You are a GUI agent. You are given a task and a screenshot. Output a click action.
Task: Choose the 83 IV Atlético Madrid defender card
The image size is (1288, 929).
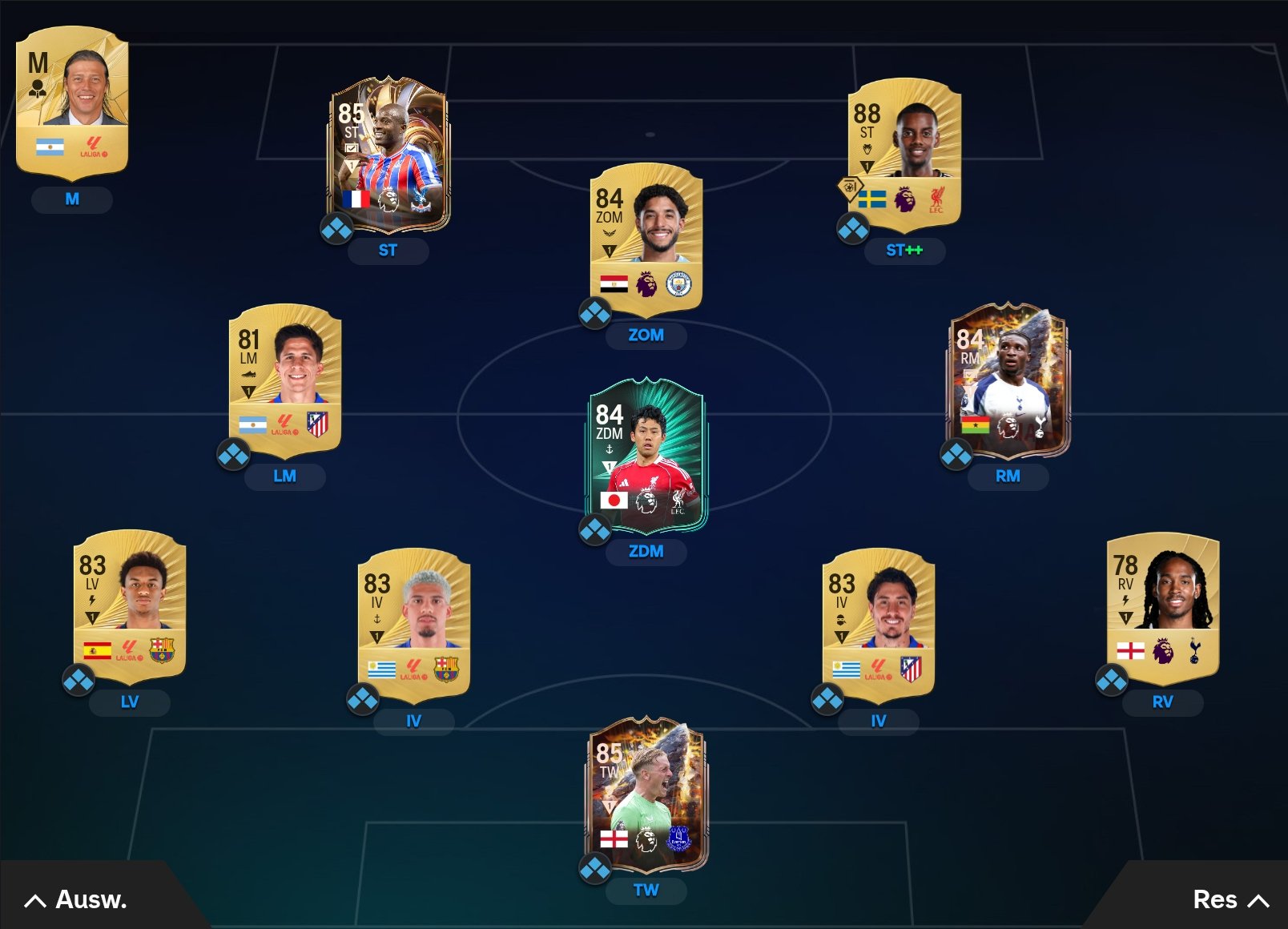click(878, 623)
